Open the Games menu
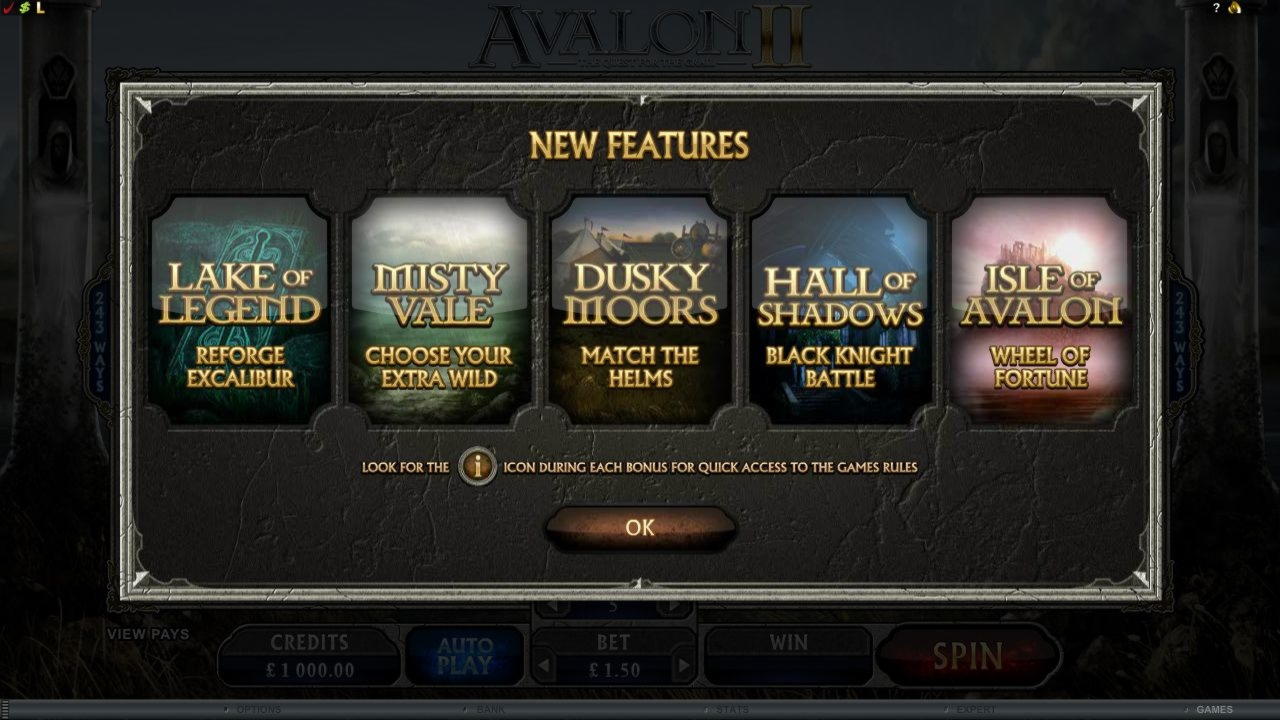1280x720 pixels. (x=1214, y=709)
